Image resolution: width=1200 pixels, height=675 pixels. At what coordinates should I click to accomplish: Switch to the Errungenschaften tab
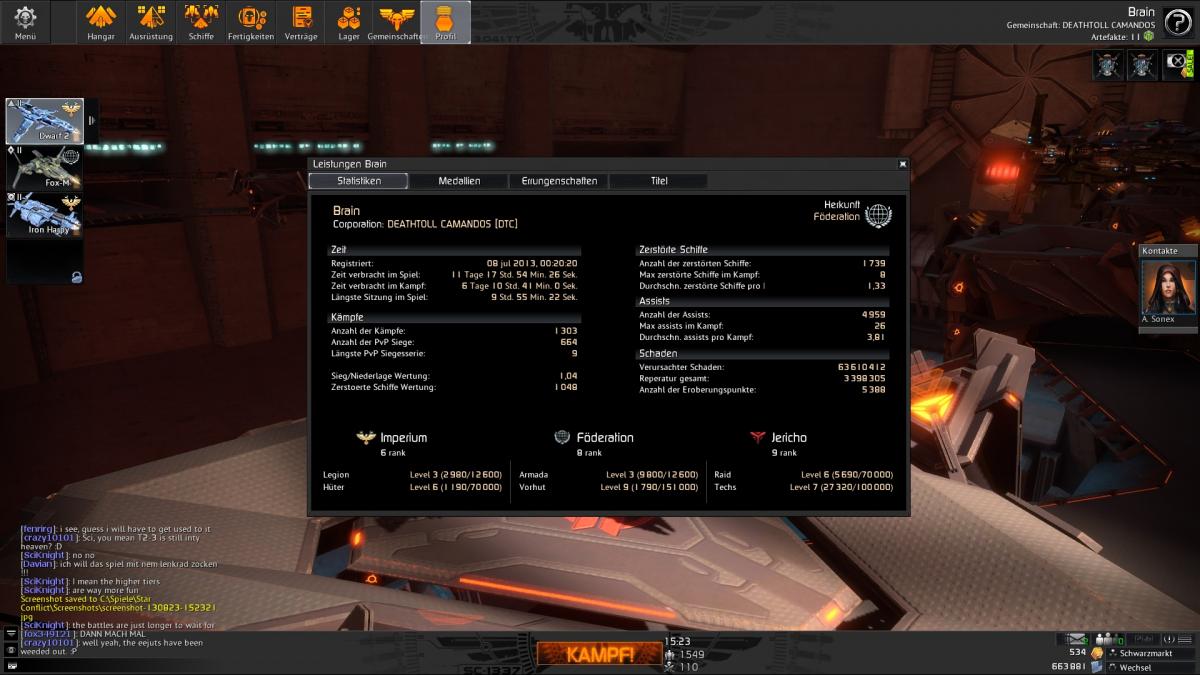[x=559, y=181]
